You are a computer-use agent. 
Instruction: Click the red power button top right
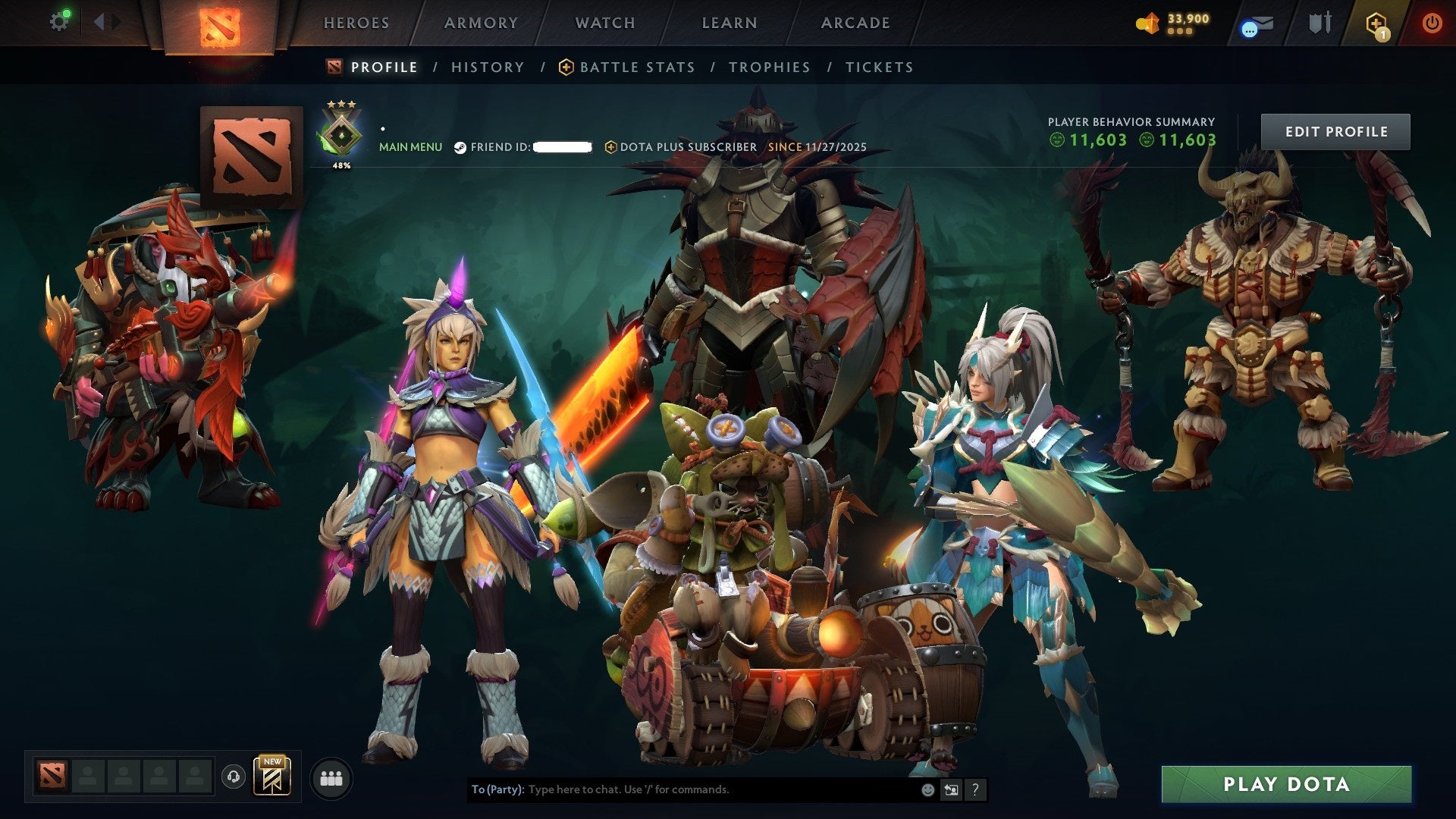pyautogui.click(x=1432, y=24)
